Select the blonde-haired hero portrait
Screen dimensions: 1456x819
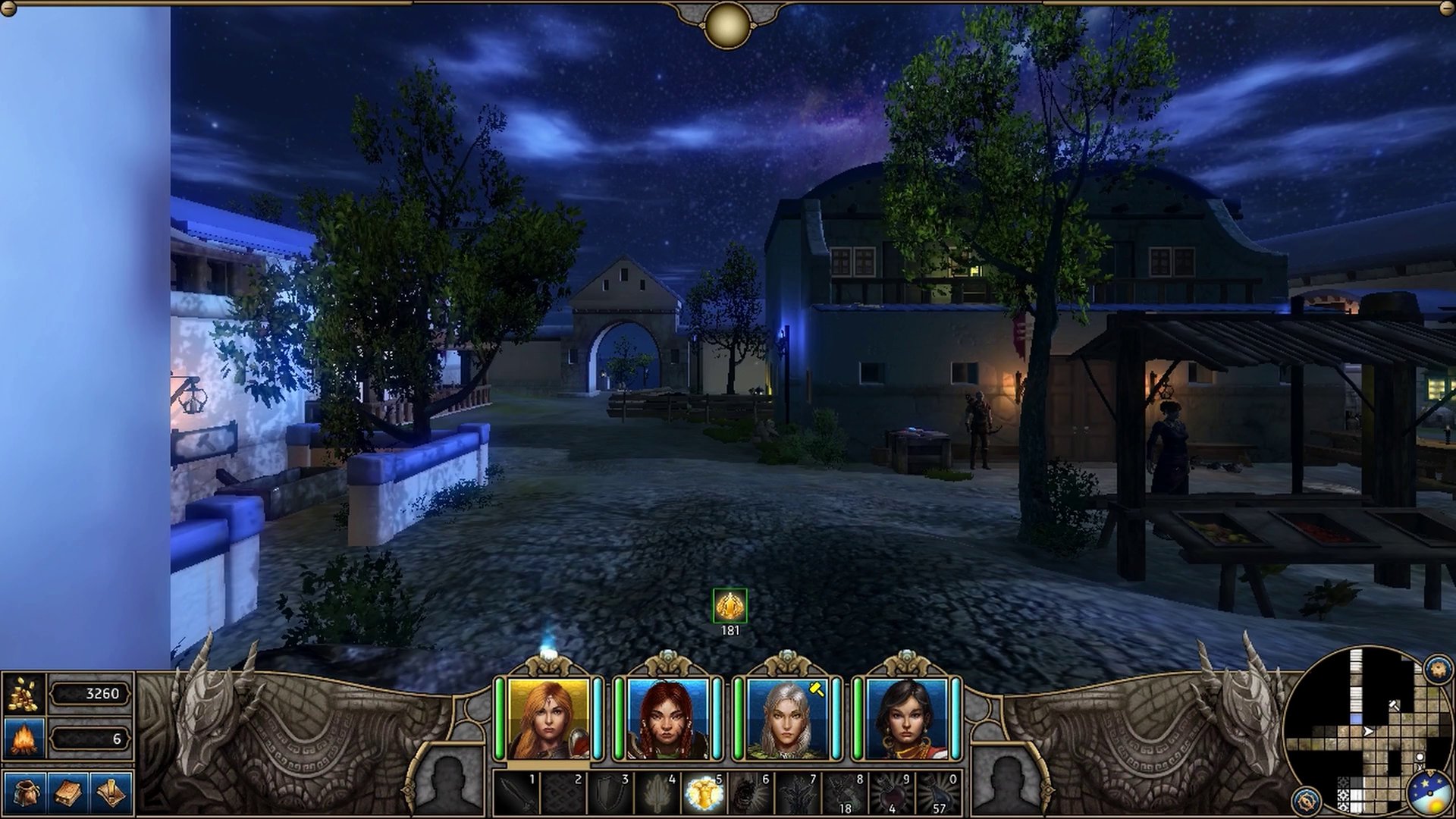tap(548, 718)
